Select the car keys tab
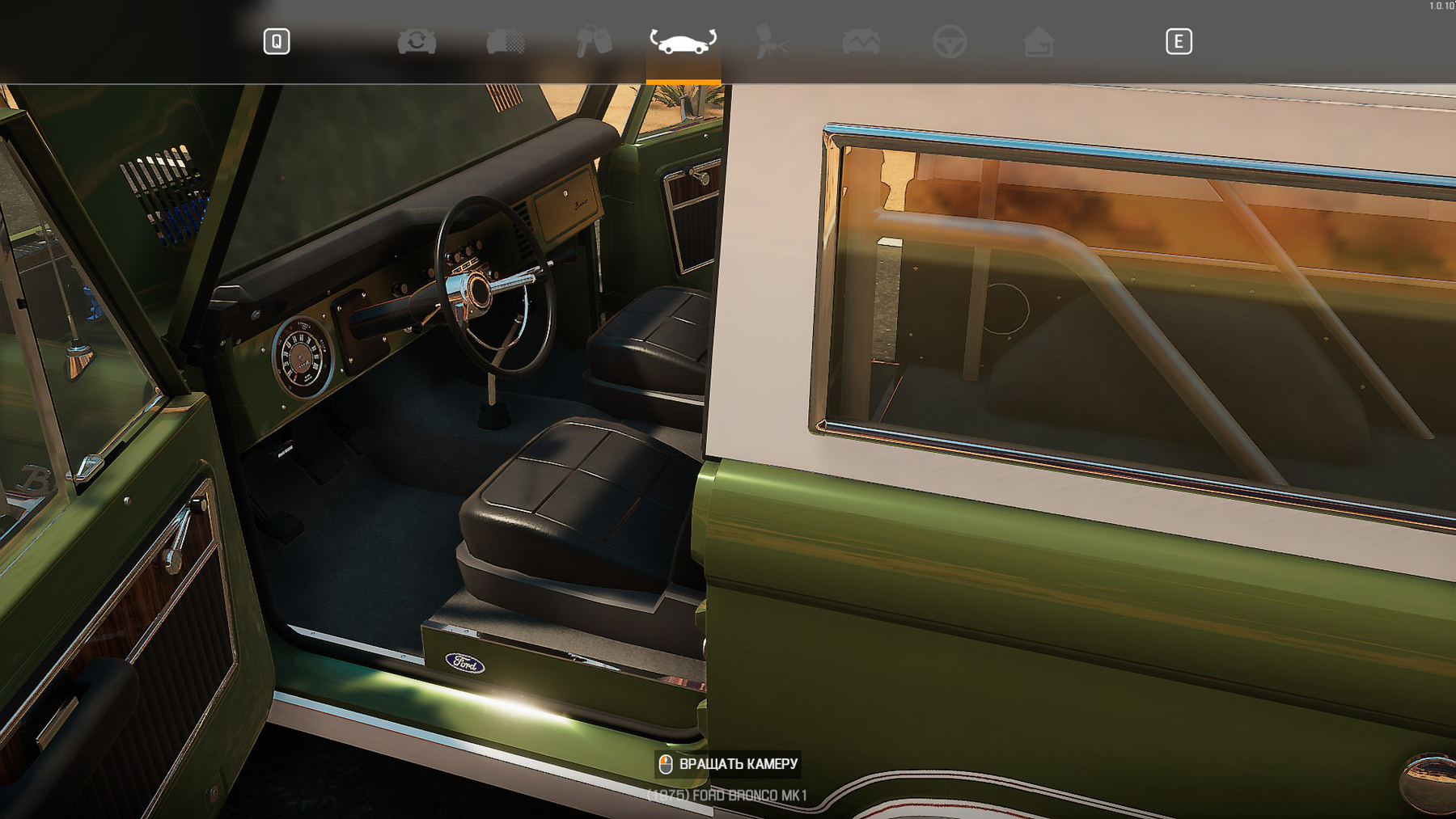Viewport: 1456px width, 819px height. tap(594, 41)
